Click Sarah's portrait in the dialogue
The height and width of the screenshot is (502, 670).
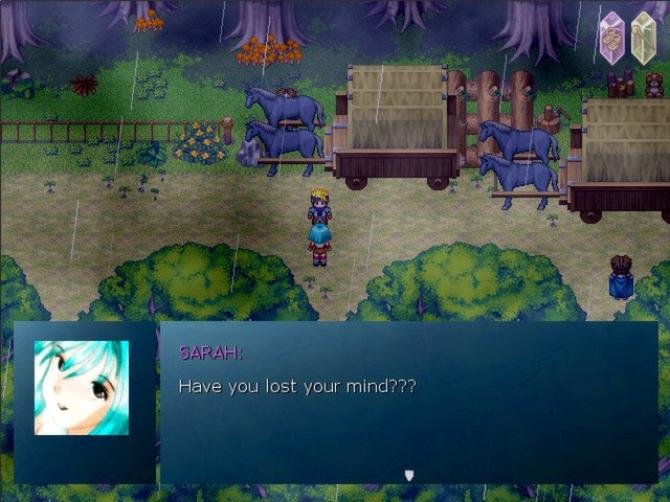[81, 388]
